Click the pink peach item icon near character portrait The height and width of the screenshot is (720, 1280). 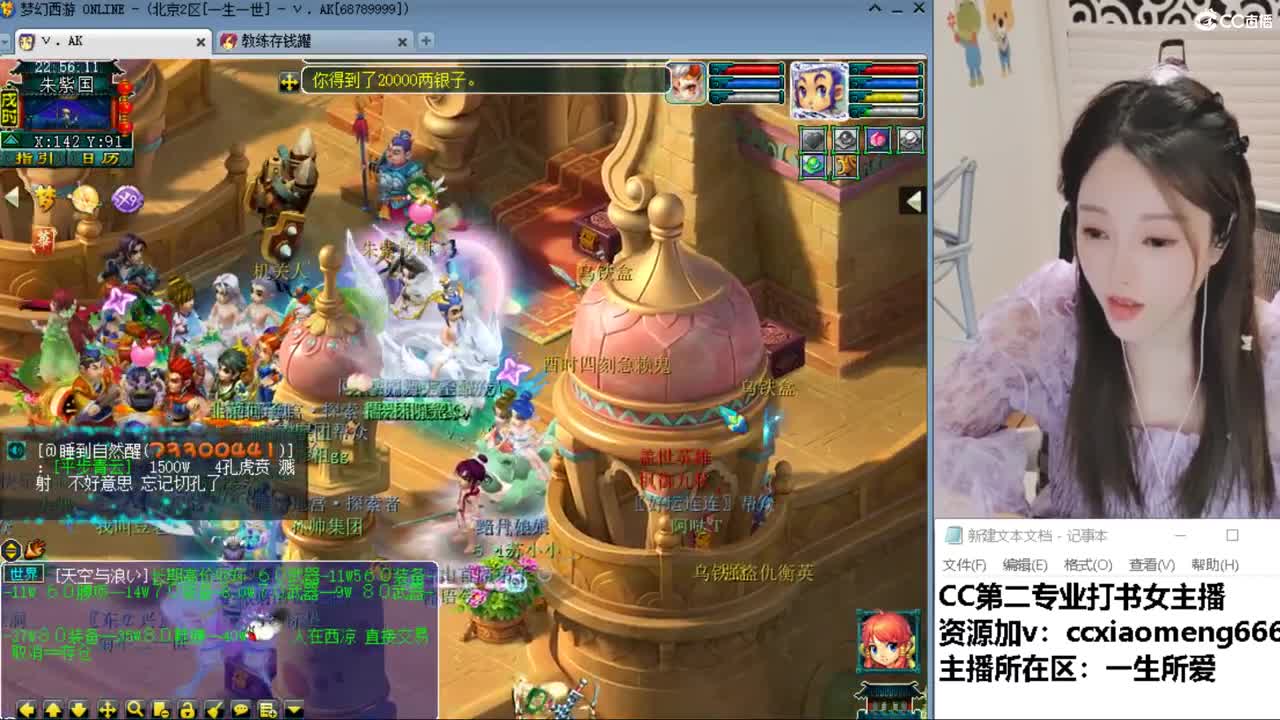click(878, 139)
